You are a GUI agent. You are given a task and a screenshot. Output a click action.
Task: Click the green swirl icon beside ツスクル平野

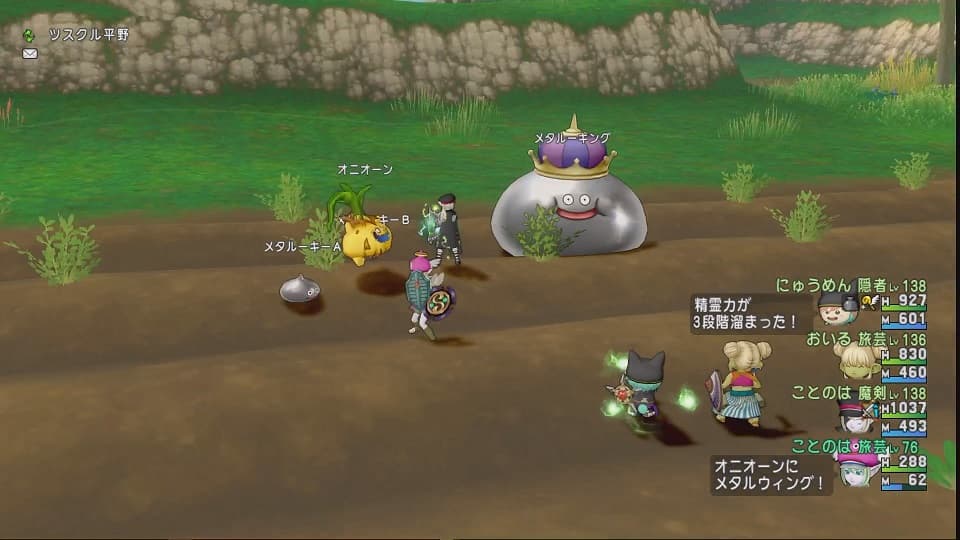pyautogui.click(x=29, y=35)
